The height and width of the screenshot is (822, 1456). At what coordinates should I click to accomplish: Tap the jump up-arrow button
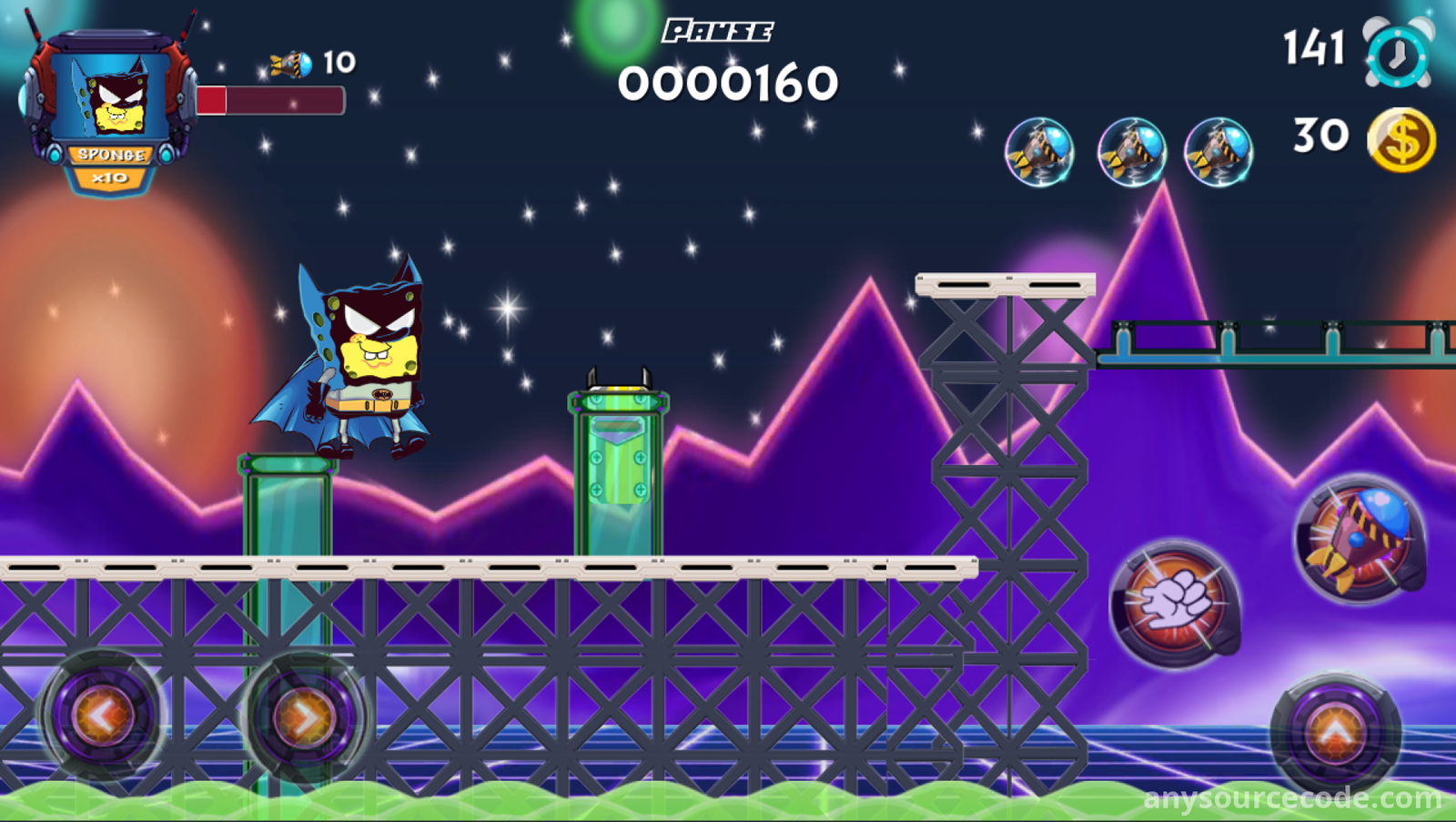click(x=1335, y=733)
